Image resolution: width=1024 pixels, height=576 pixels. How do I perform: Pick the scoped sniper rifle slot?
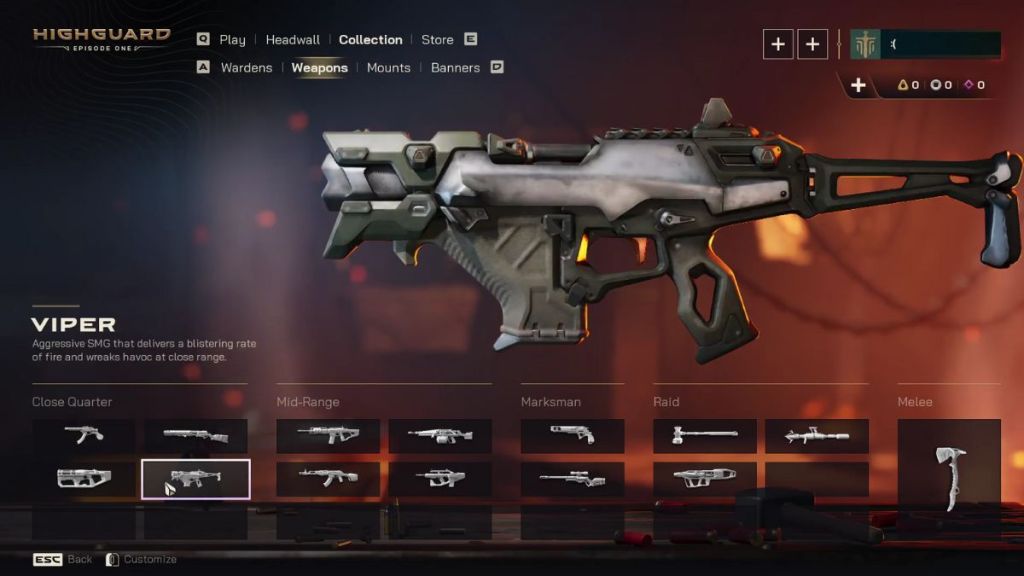pyautogui.click(x=572, y=479)
